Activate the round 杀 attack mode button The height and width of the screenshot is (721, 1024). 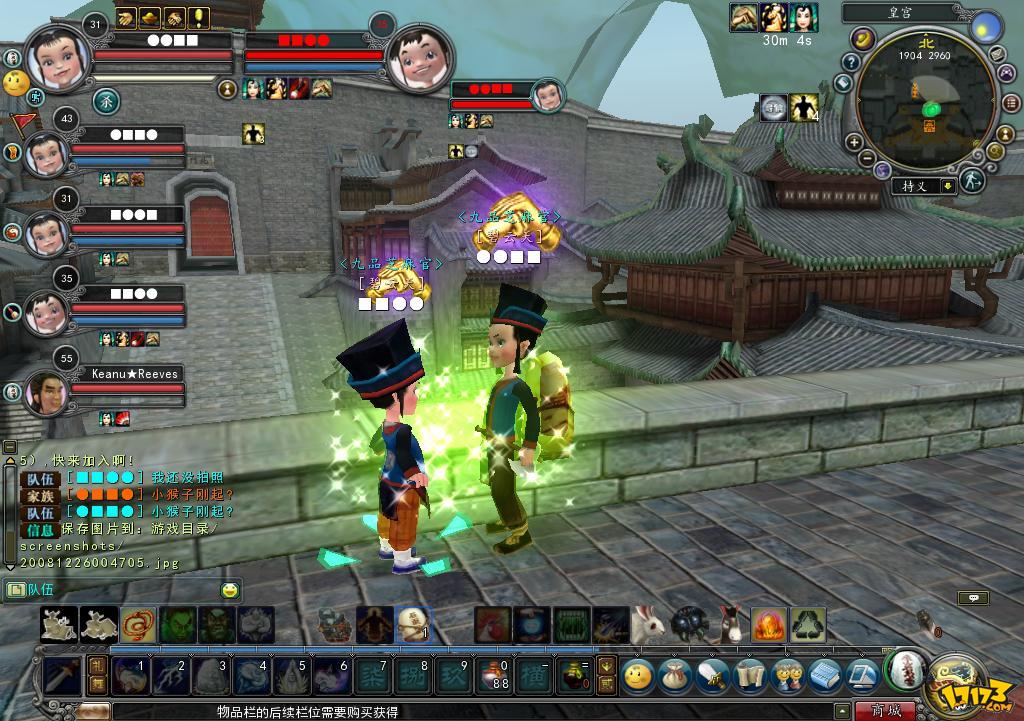point(105,100)
